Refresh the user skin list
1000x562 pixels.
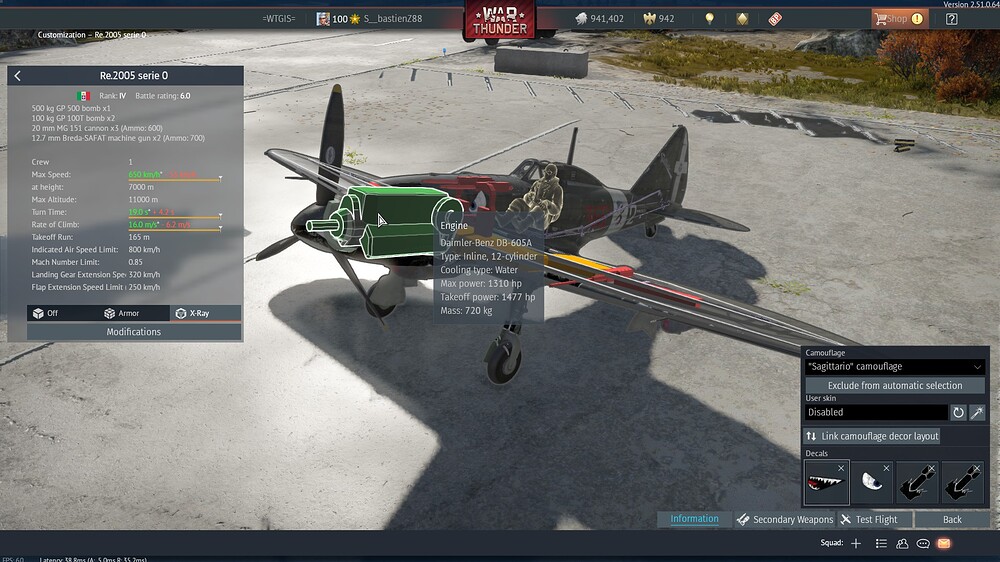click(958, 412)
